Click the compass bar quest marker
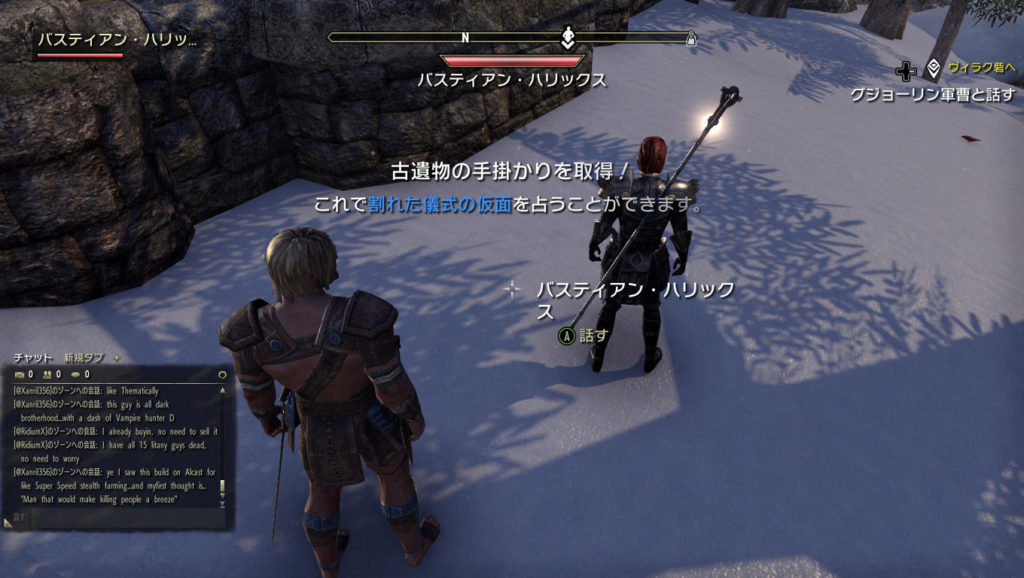Image resolution: width=1024 pixels, height=578 pixels. (x=567, y=38)
